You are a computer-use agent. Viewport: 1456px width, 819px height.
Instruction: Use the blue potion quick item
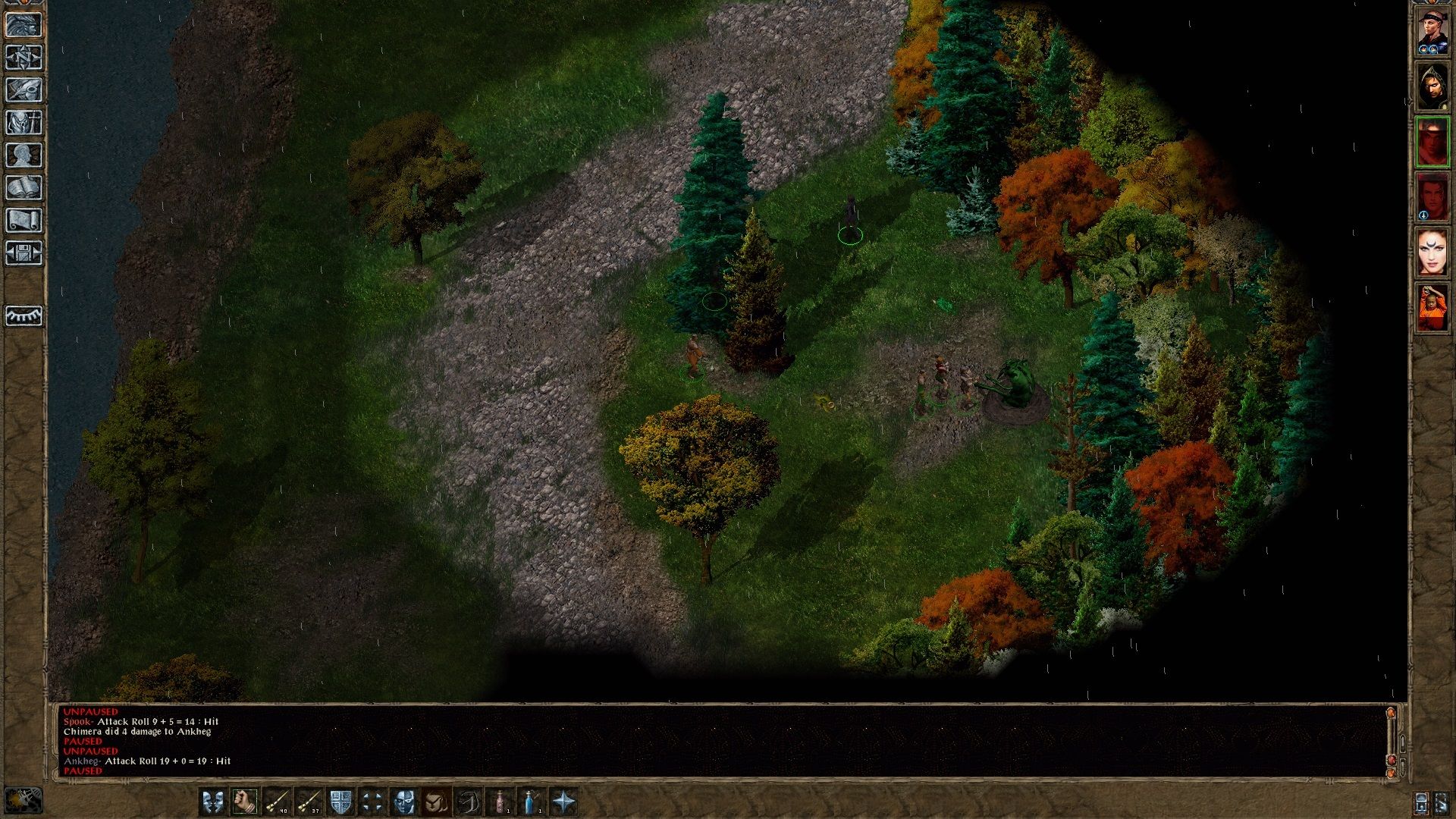[x=532, y=802]
